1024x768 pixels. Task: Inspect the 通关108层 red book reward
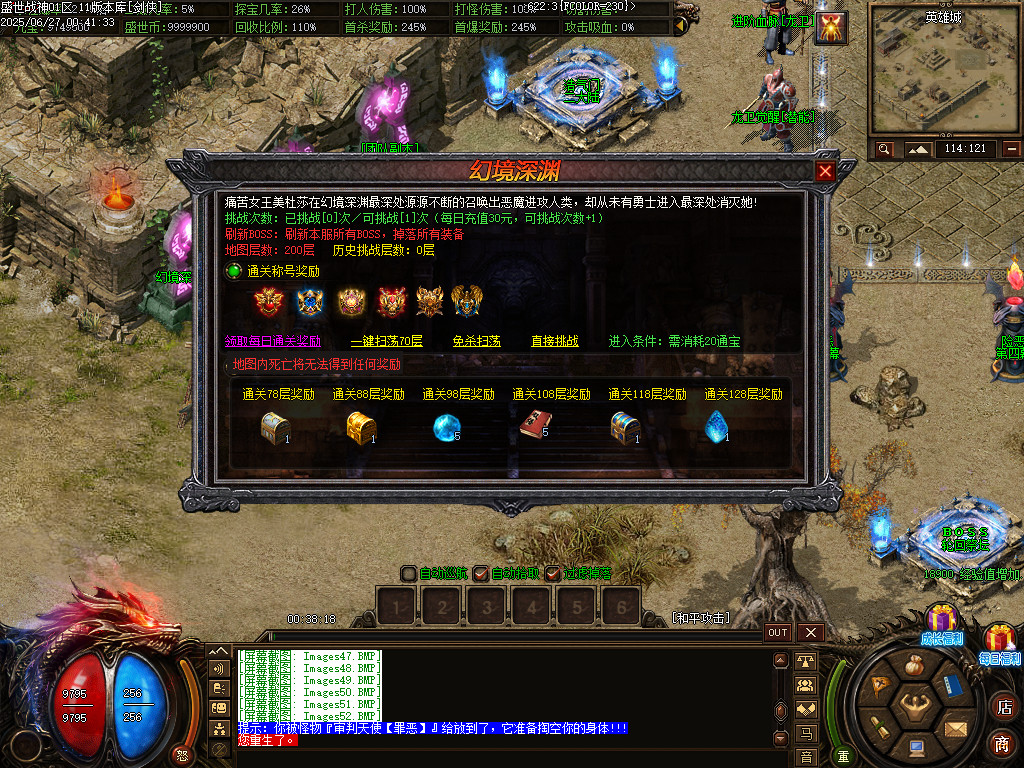533,427
